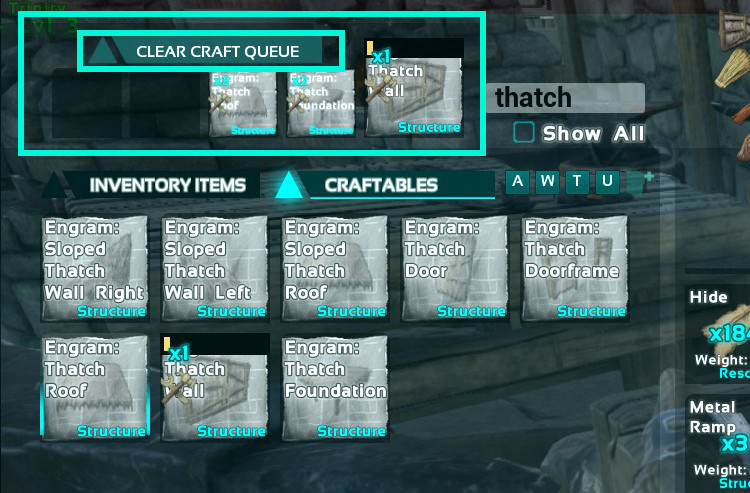Select the Thatch Door engram
The image size is (750, 493).
pos(454,268)
